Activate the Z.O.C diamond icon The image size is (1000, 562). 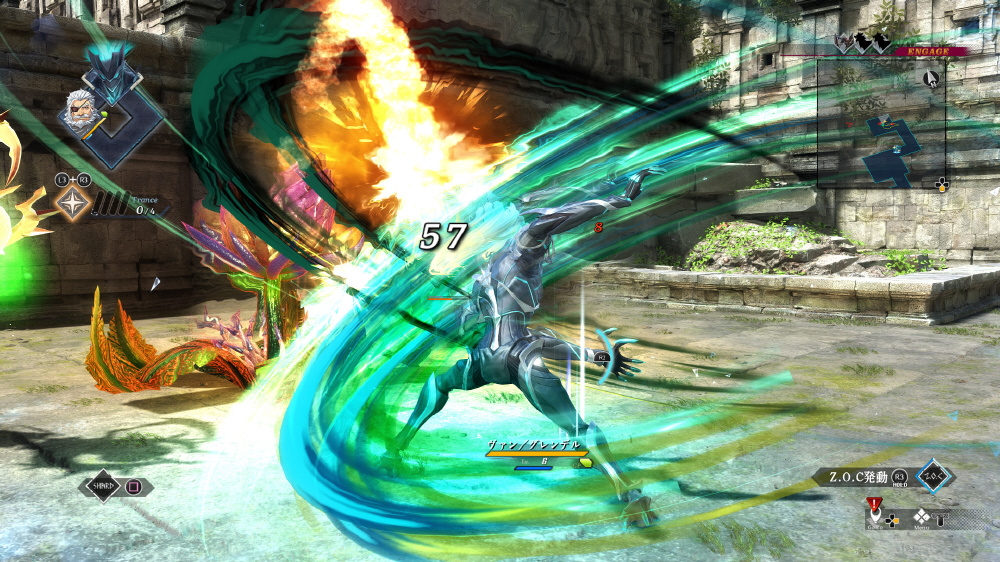[935, 476]
